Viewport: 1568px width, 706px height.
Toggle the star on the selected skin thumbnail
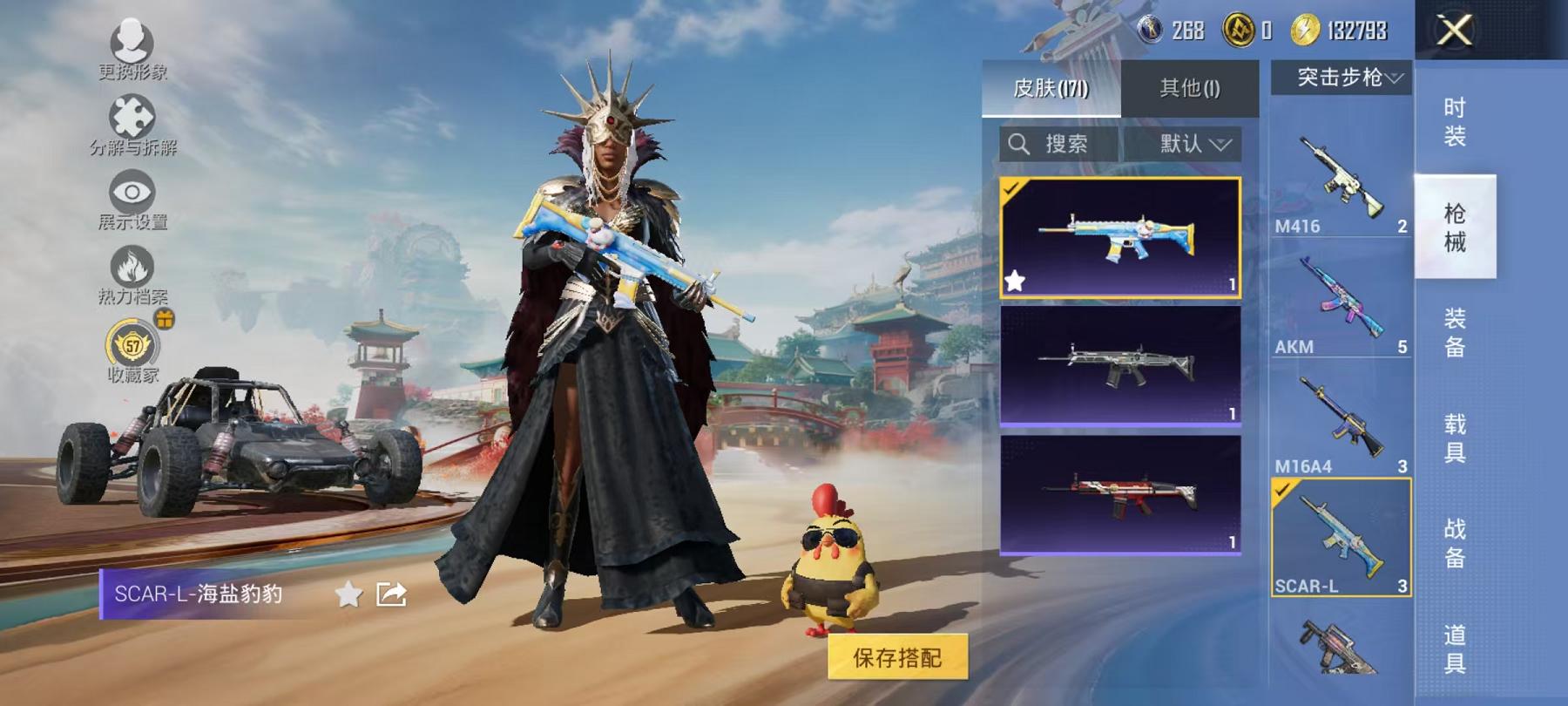[x=1014, y=281]
